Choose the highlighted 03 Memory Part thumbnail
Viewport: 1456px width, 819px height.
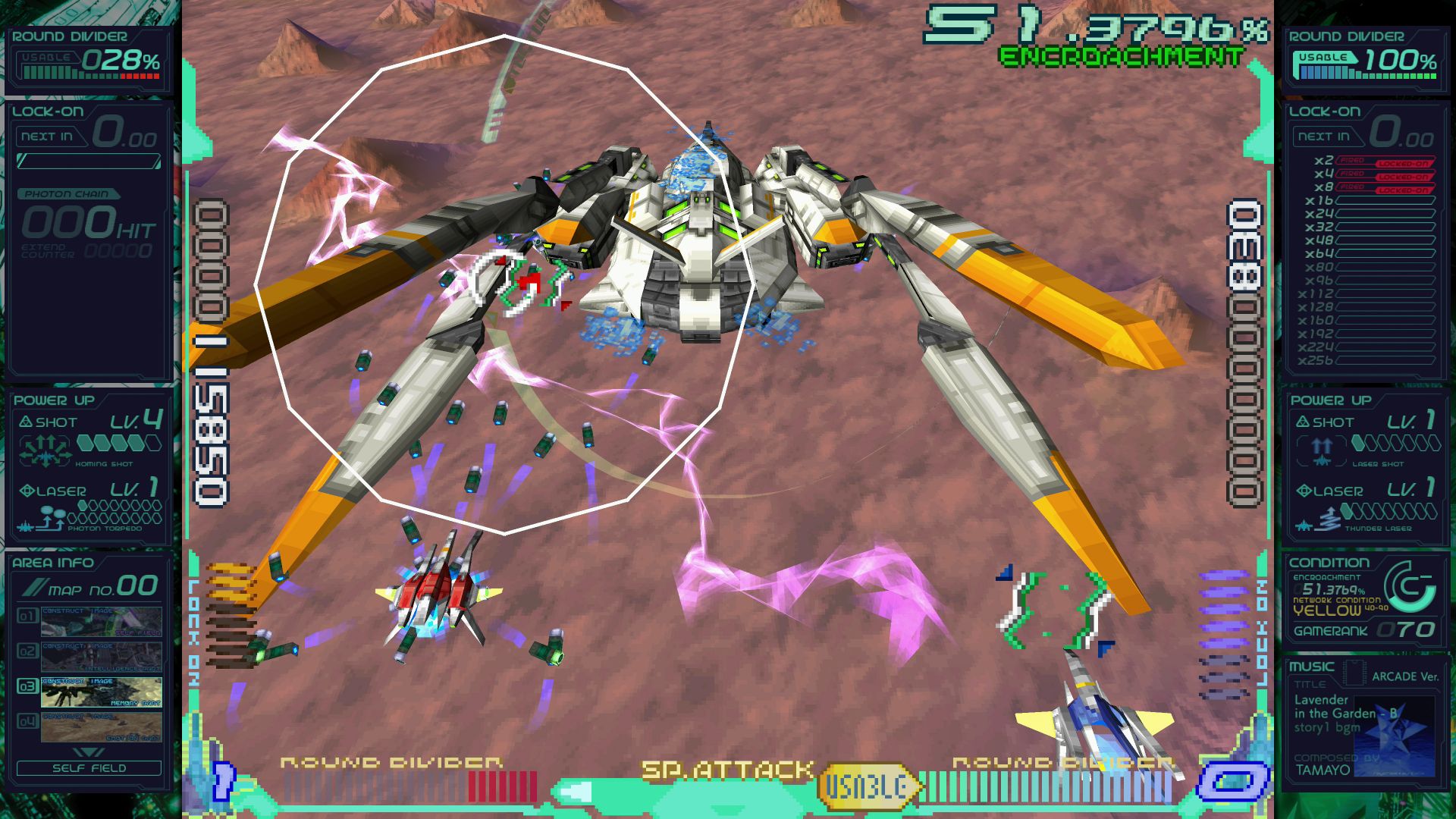[x=101, y=692]
